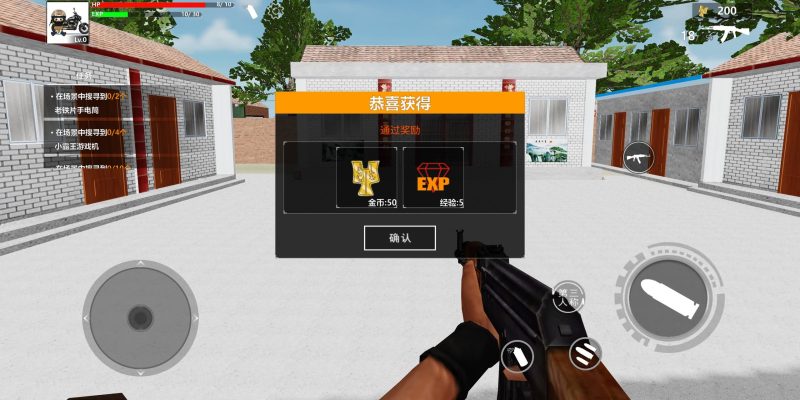Touch the virtual movement joystick
800x400 pixels.
139,317
